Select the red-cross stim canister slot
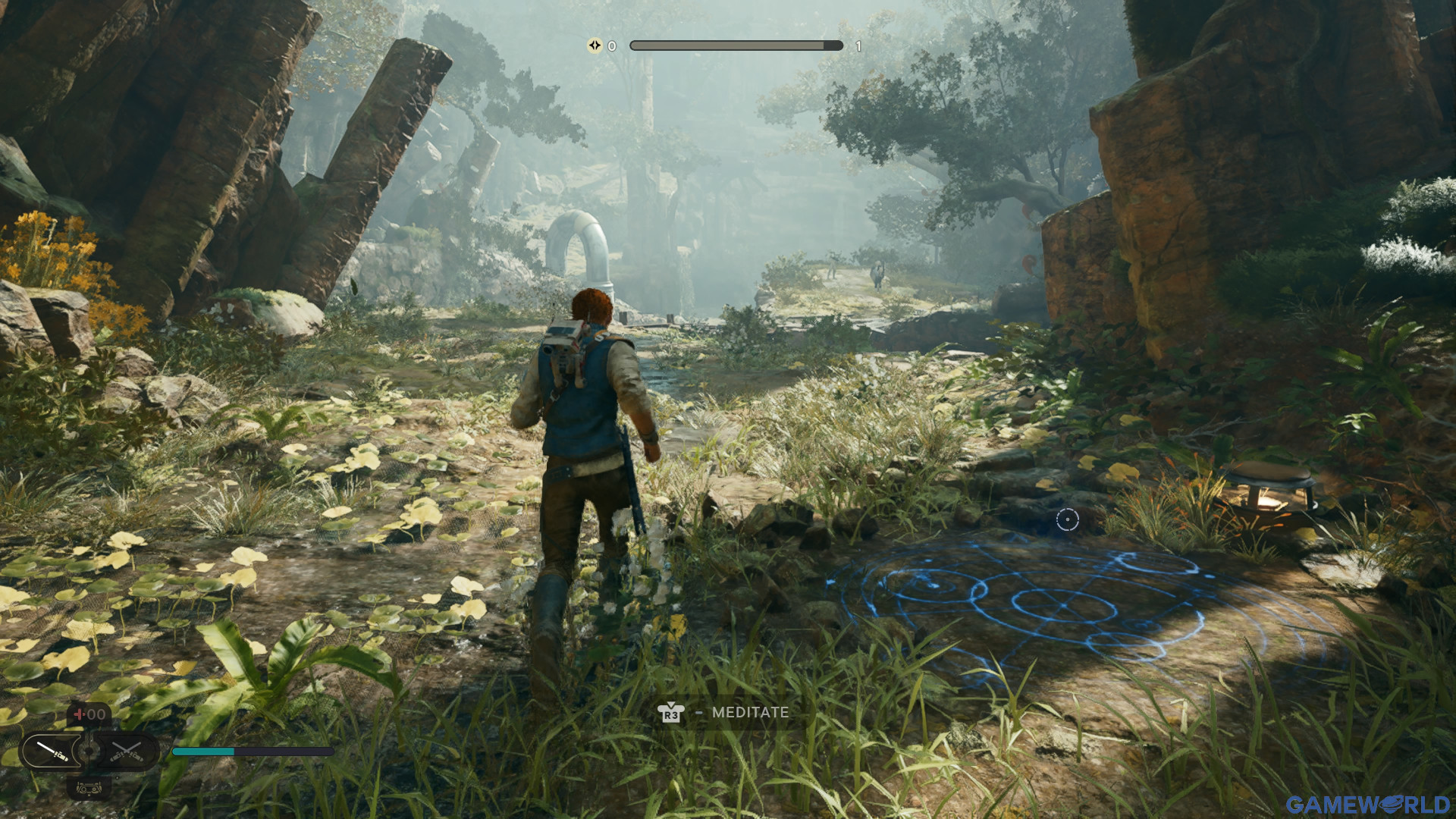This screenshot has width=1456, height=819. pyautogui.click(x=89, y=714)
